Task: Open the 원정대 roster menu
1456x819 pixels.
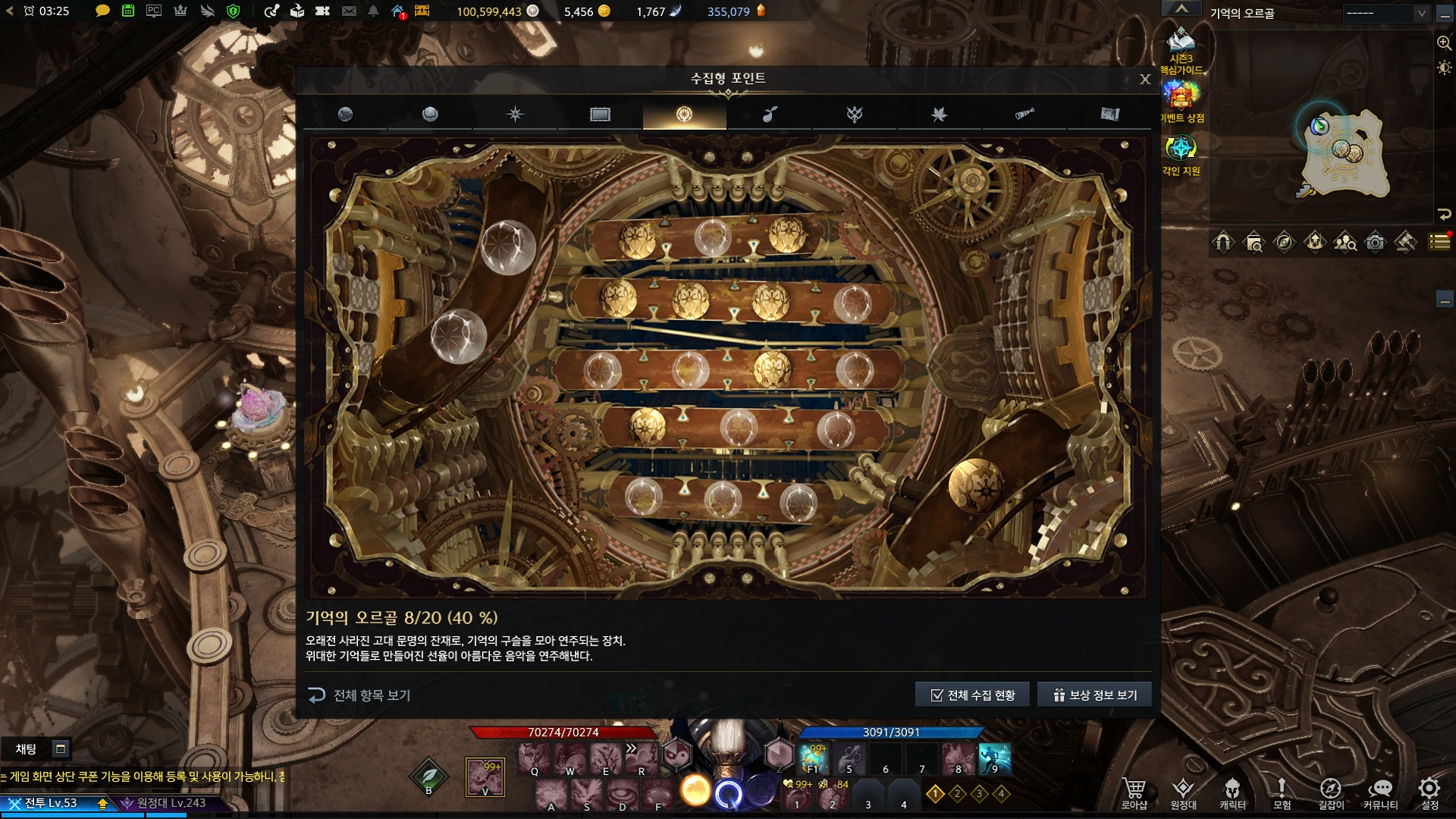Action: pyautogui.click(x=1183, y=793)
